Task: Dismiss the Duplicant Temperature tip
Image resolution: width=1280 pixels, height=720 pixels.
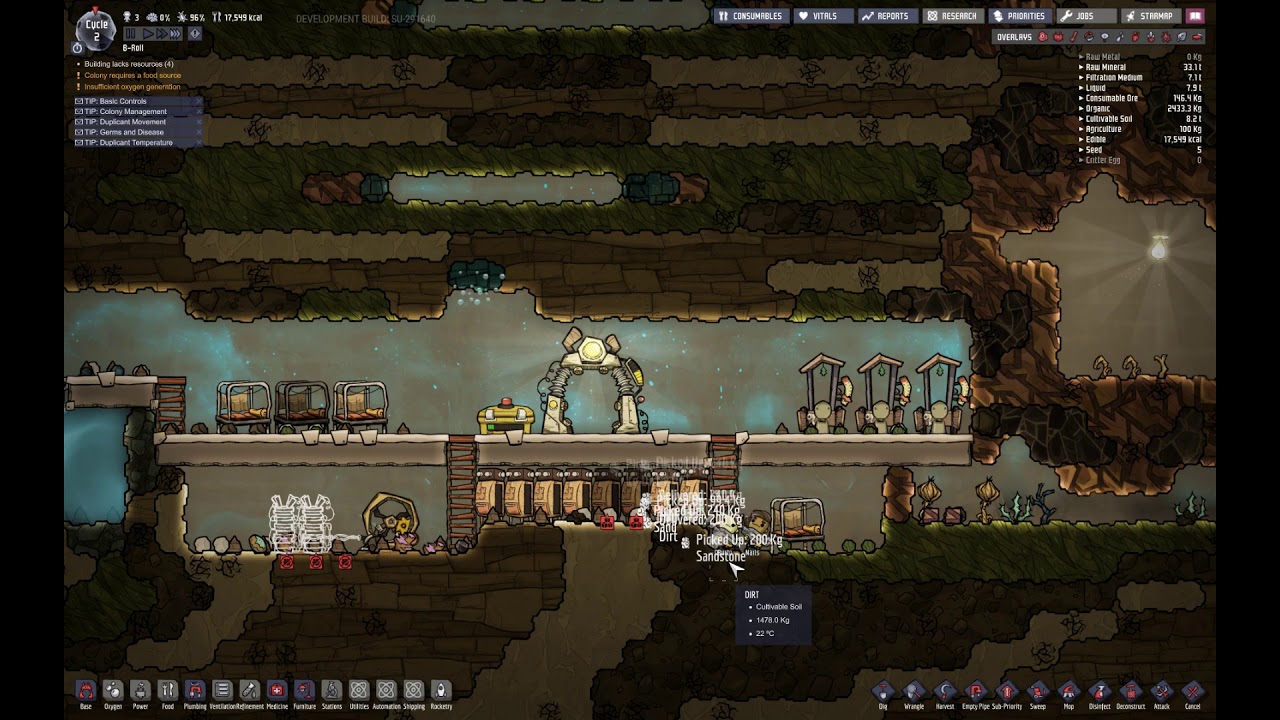Action: (x=199, y=143)
